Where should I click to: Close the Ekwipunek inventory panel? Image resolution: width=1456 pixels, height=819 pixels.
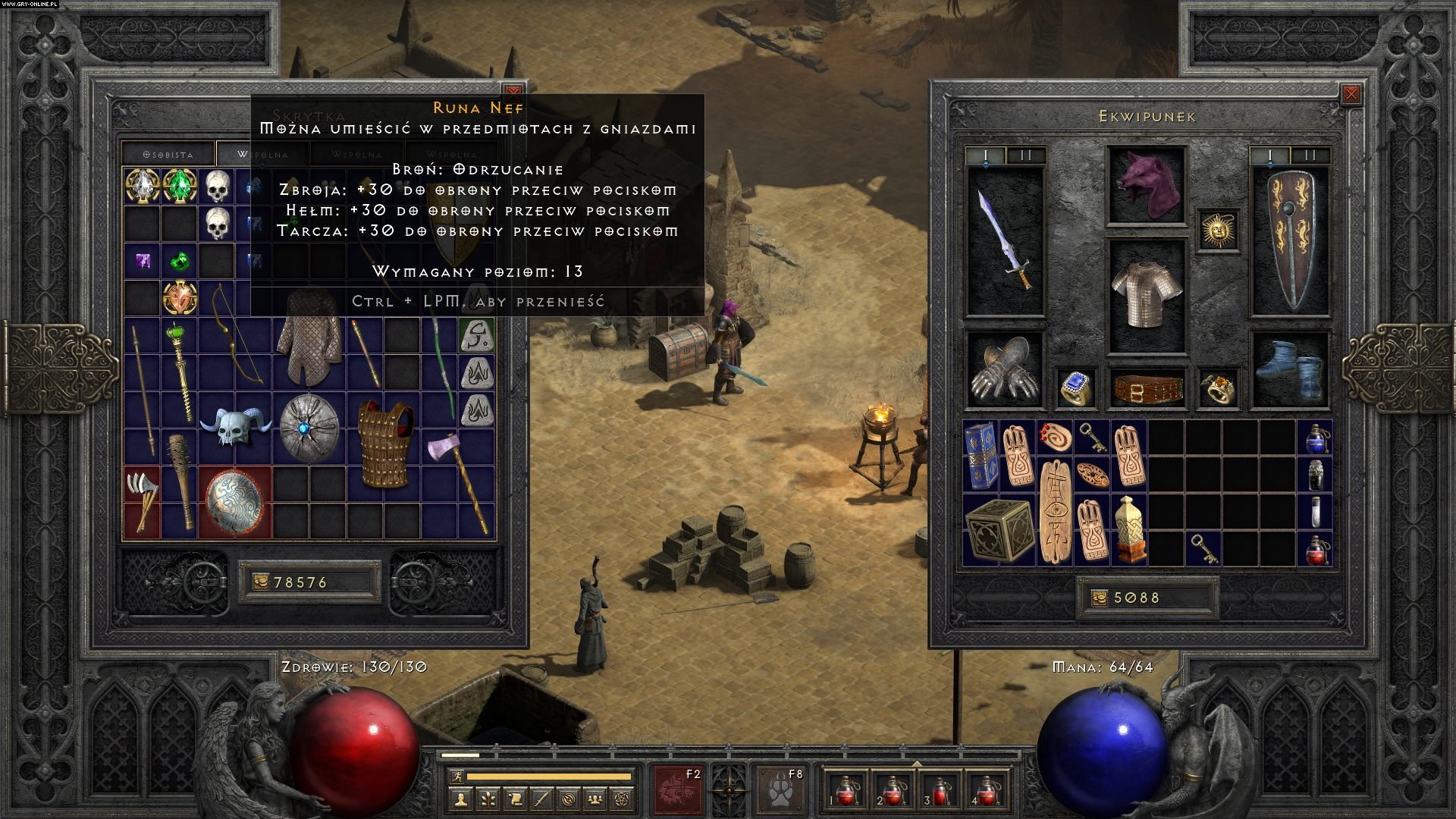pyautogui.click(x=1351, y=95)
